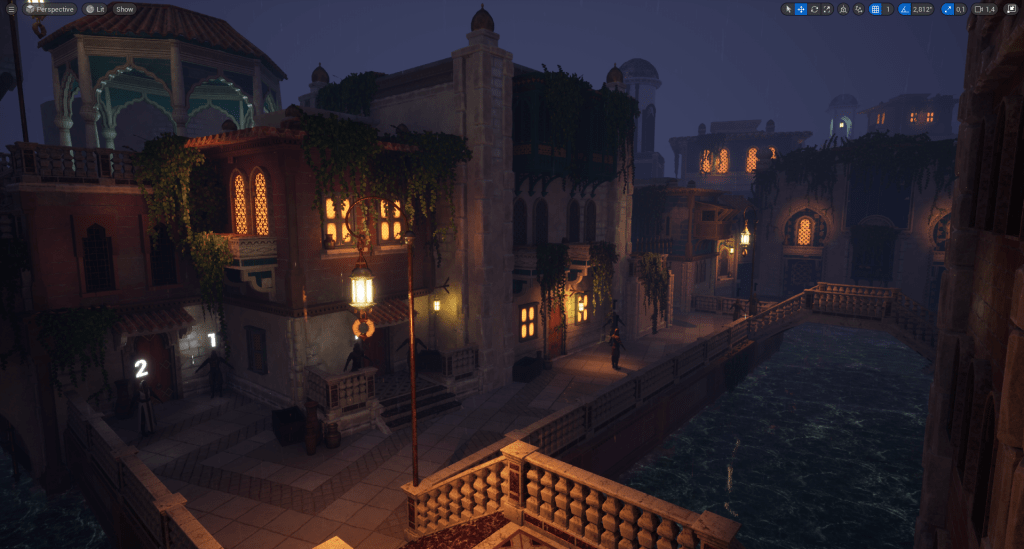Screen dimensions: 1024x549
Task: Open the rotation snap angle value dropdown
Action: pyautogui.click(x=922, y=9)
